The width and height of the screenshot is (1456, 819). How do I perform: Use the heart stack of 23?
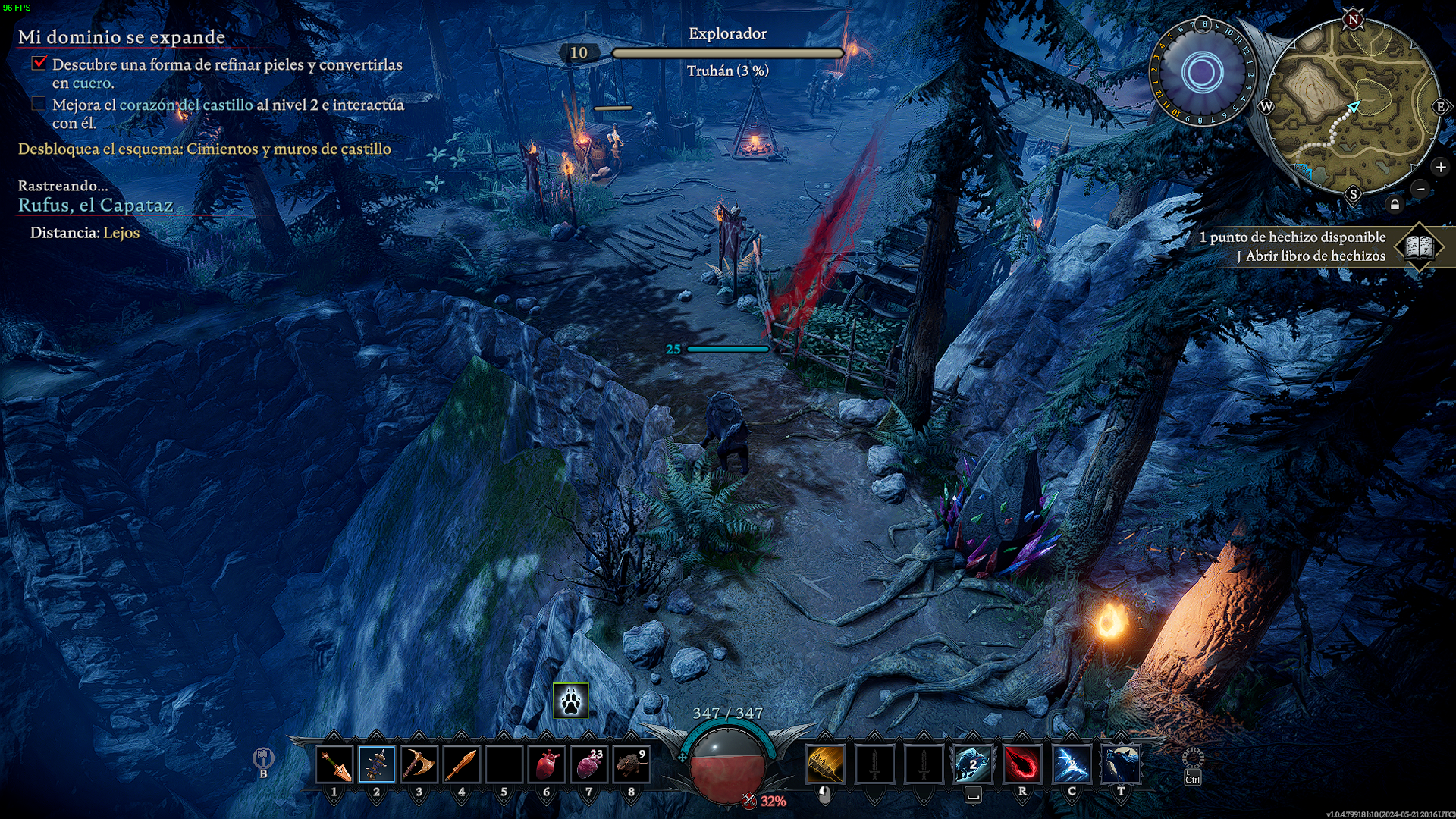(589, 764)
